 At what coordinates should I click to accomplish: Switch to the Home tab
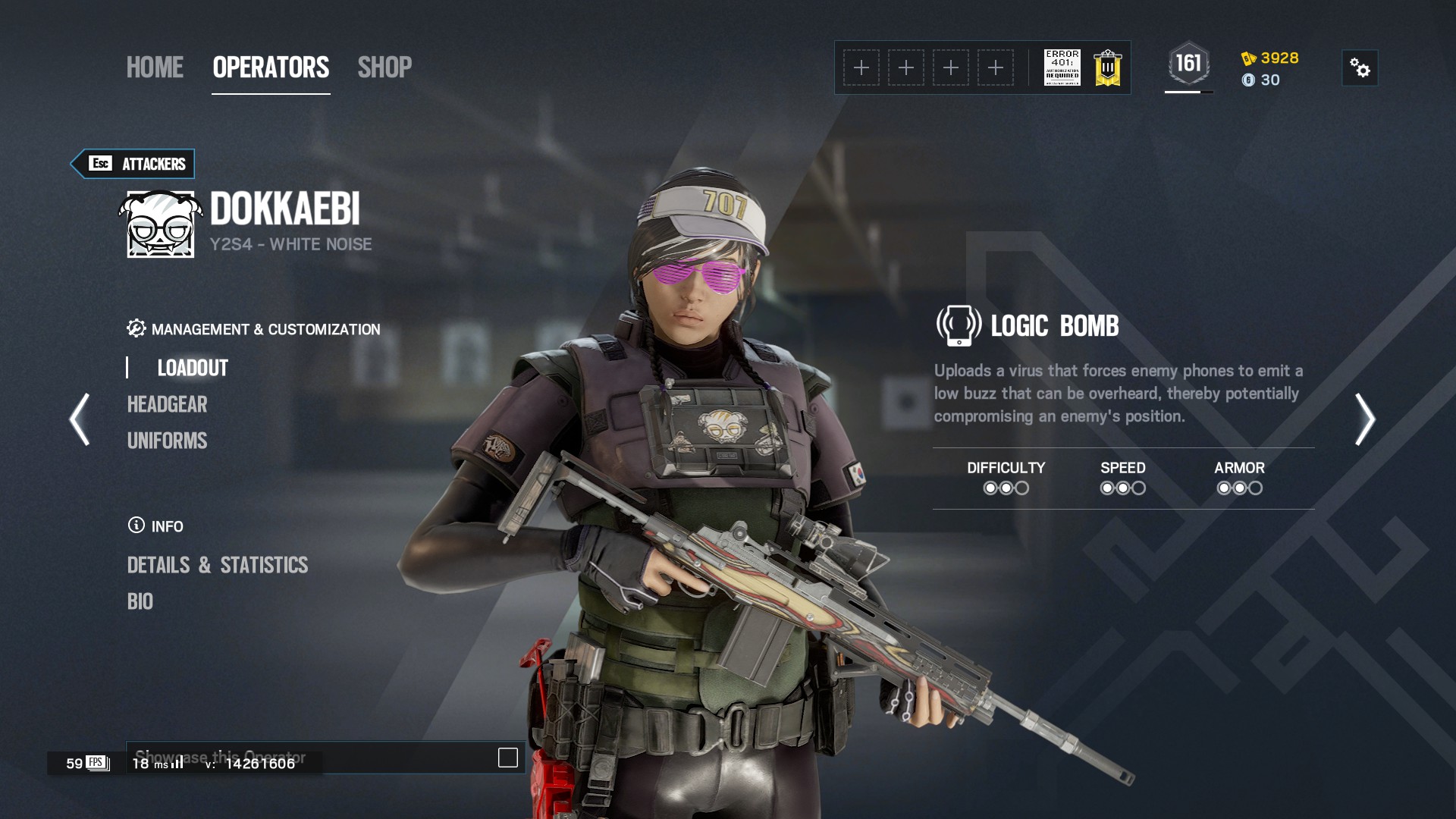(155, 67)
